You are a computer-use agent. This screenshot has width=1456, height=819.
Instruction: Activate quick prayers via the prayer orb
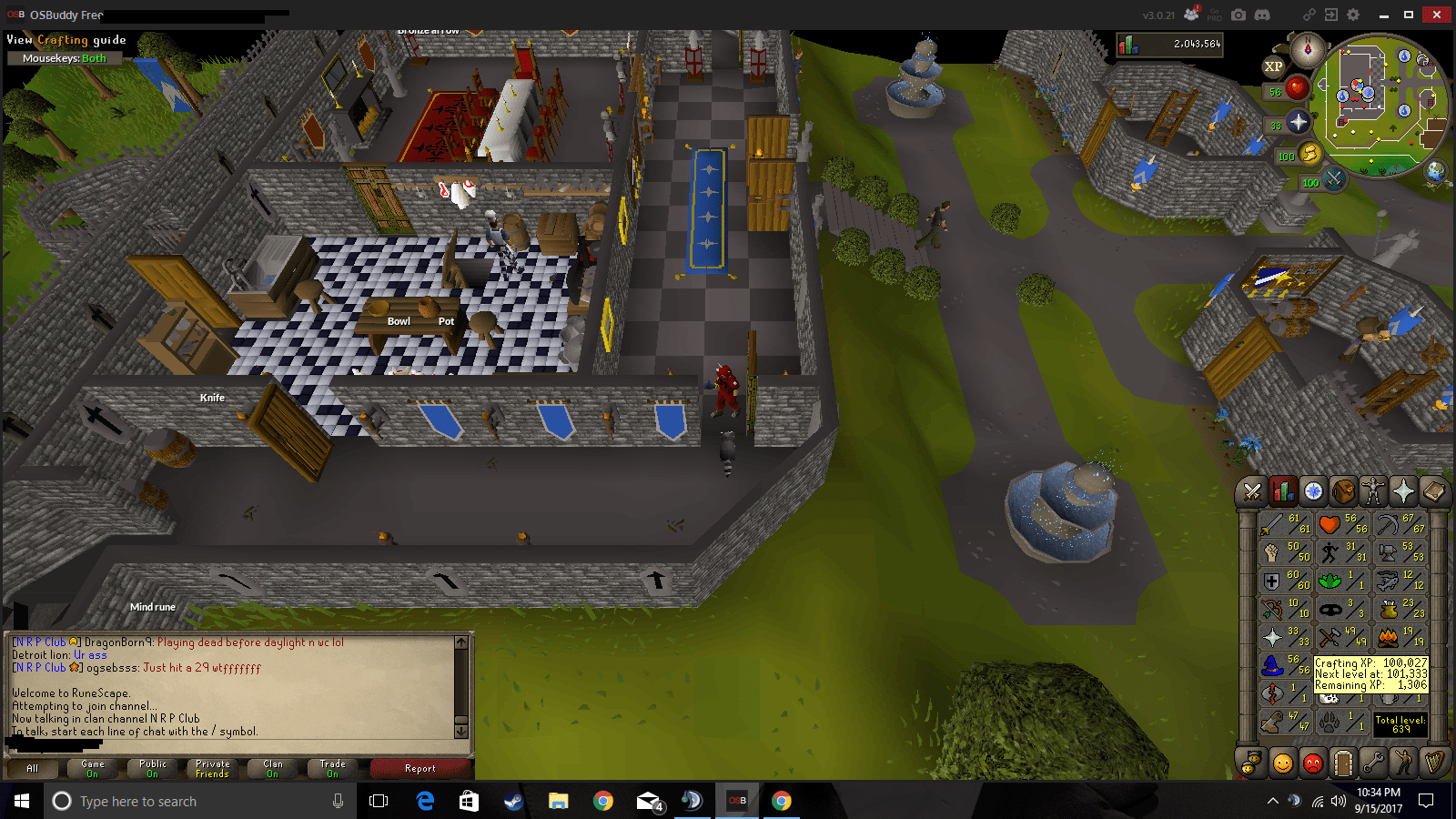click(x=1298, y=122)
